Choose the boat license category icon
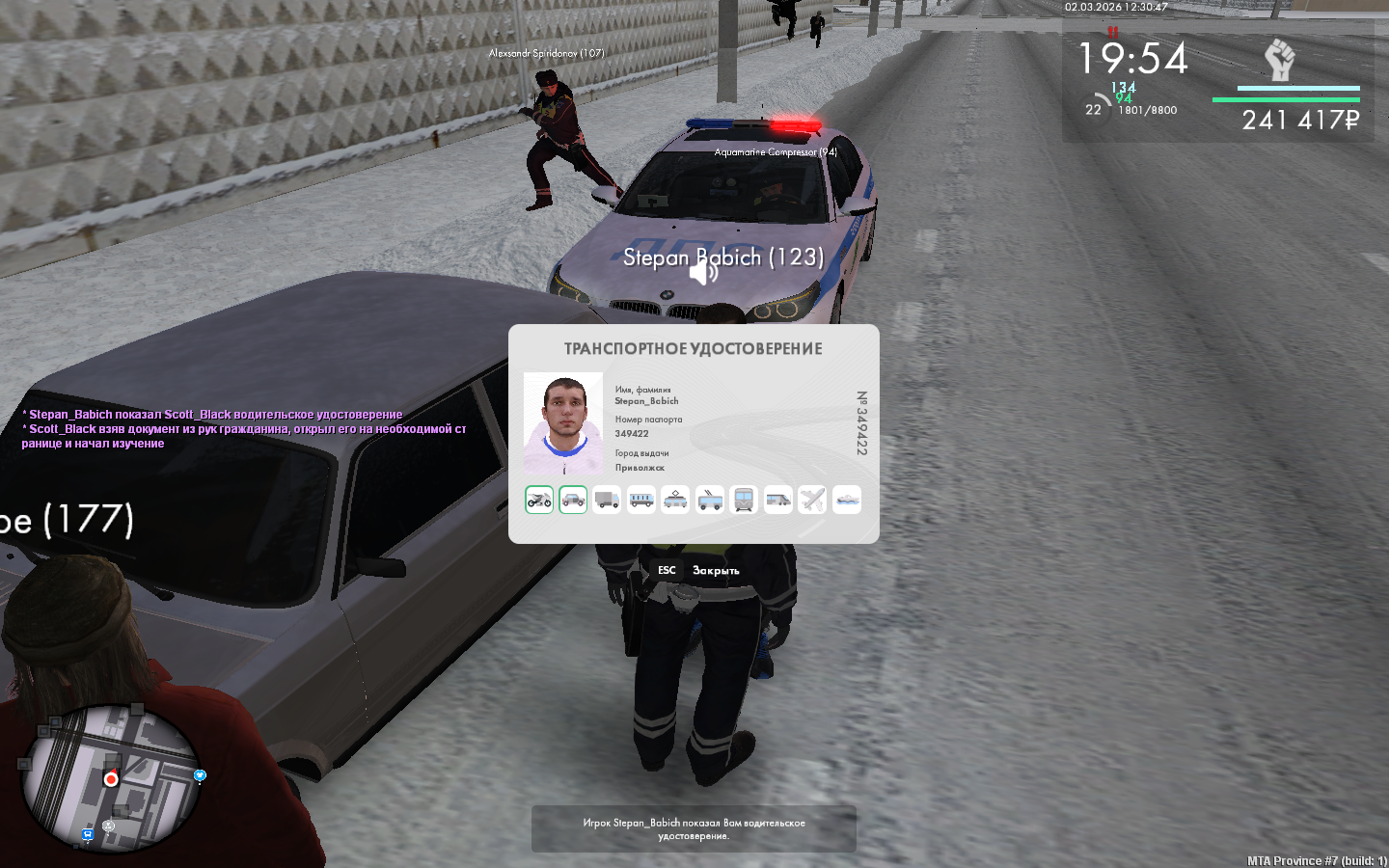Image resolution: width=1389 pixels, height=868 pixels. coord(847,500)
